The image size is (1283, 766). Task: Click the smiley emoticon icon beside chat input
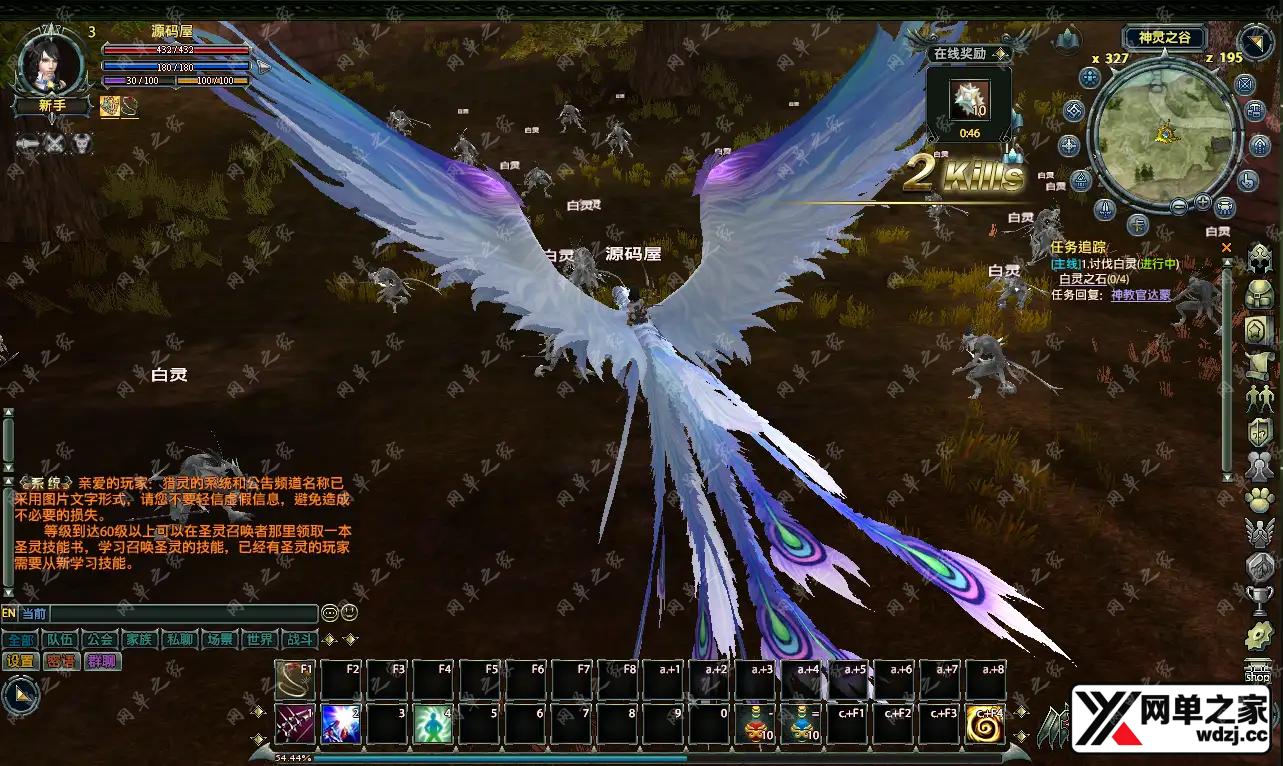coord(348,613)
